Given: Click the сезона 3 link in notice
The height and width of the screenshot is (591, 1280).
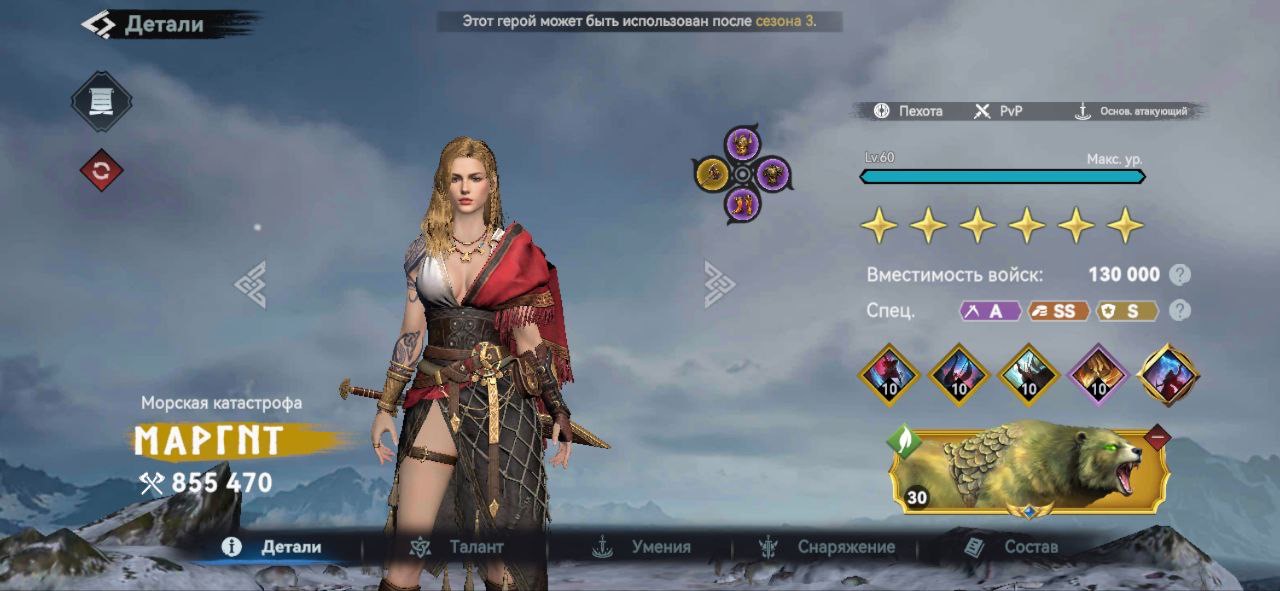Looking at the screenshot, I should [x=784, y=21].
